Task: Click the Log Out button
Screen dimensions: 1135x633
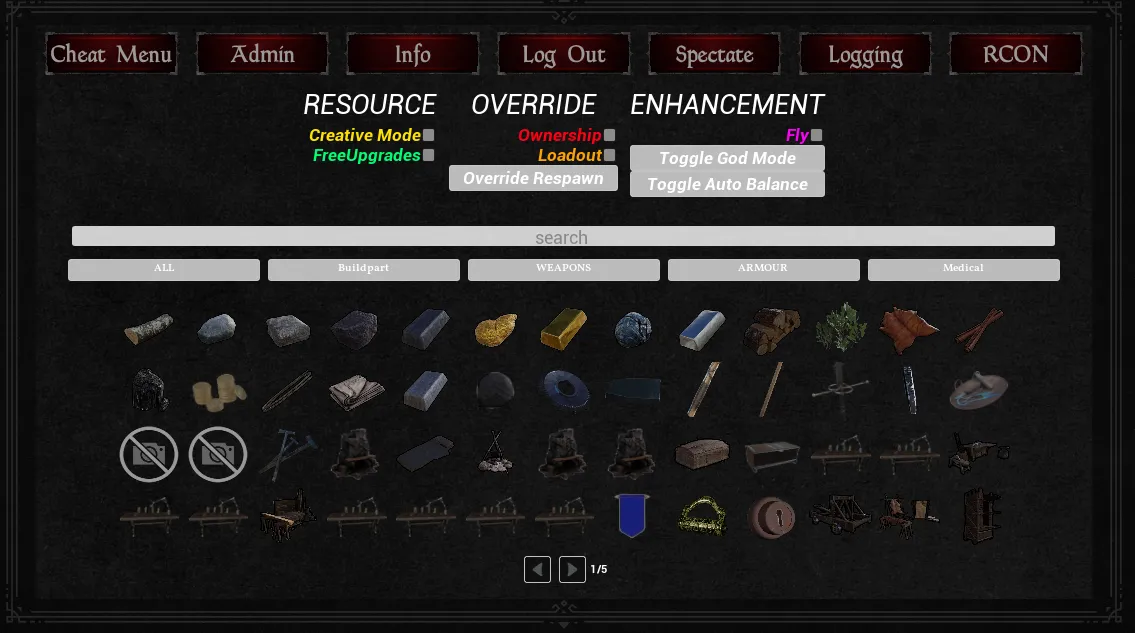Action: click(563, 54)
